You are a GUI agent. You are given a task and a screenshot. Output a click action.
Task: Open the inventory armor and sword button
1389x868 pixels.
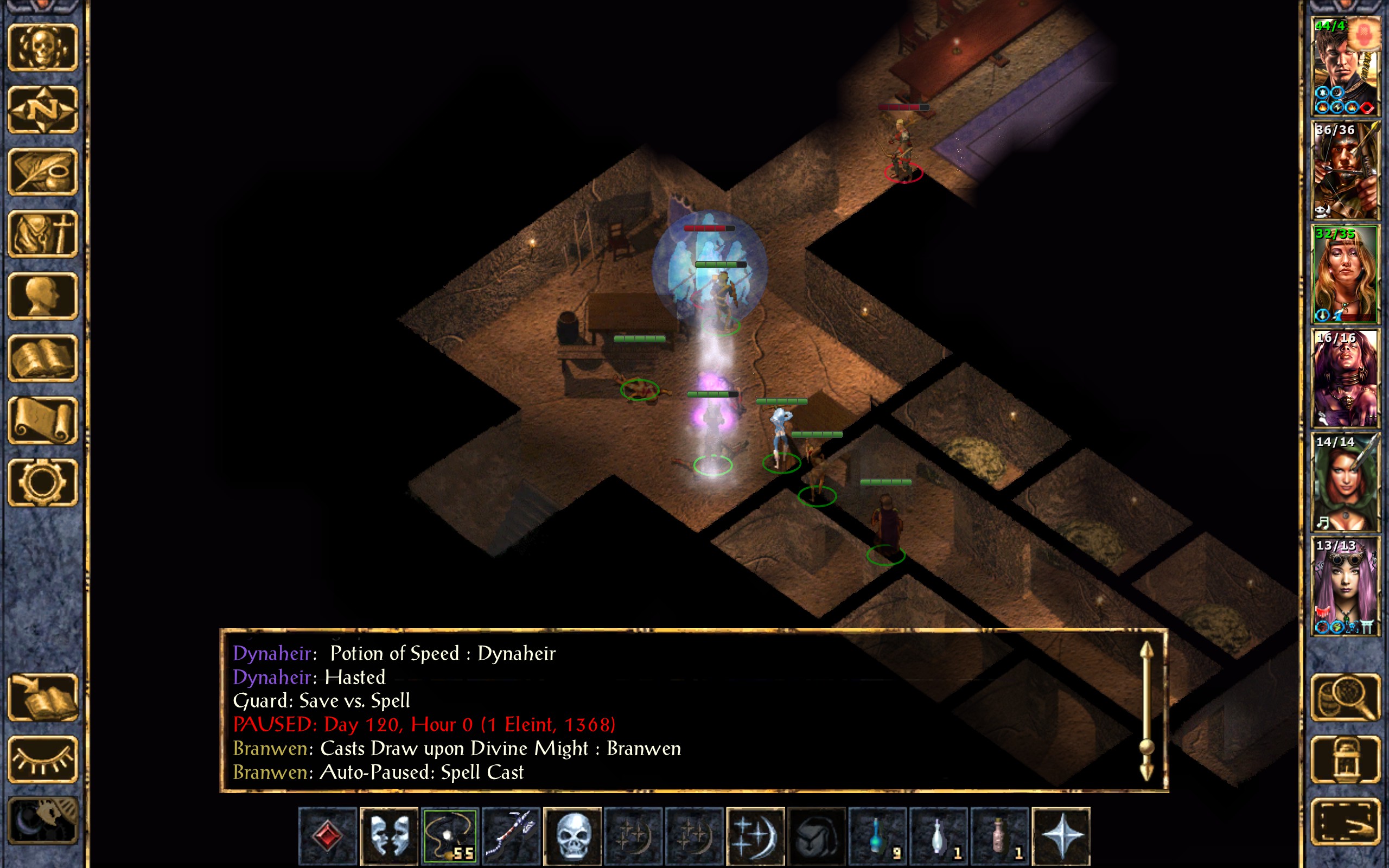click(x=42, y=234)
